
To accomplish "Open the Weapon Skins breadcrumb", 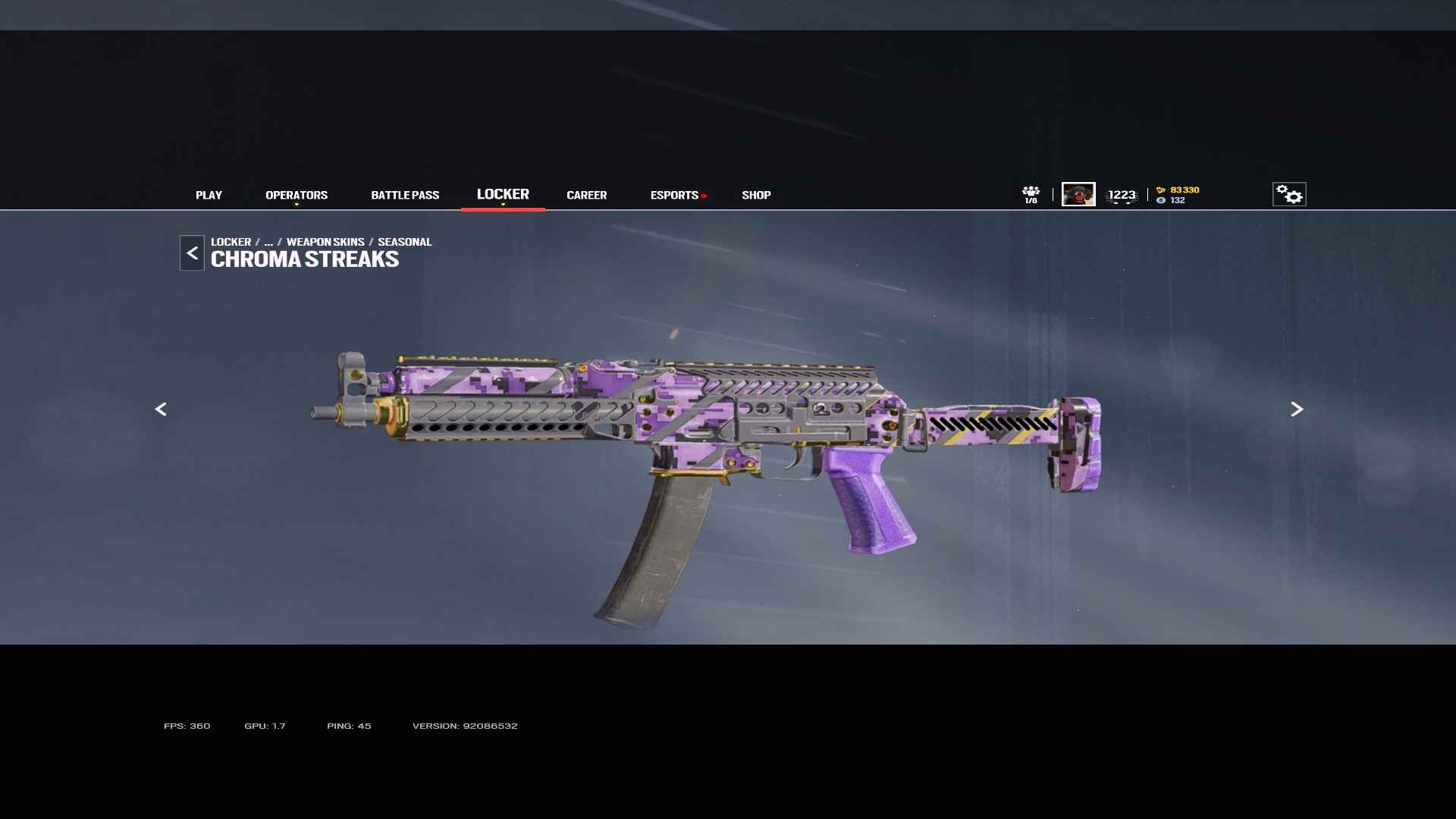I will (x=325, y=242).
